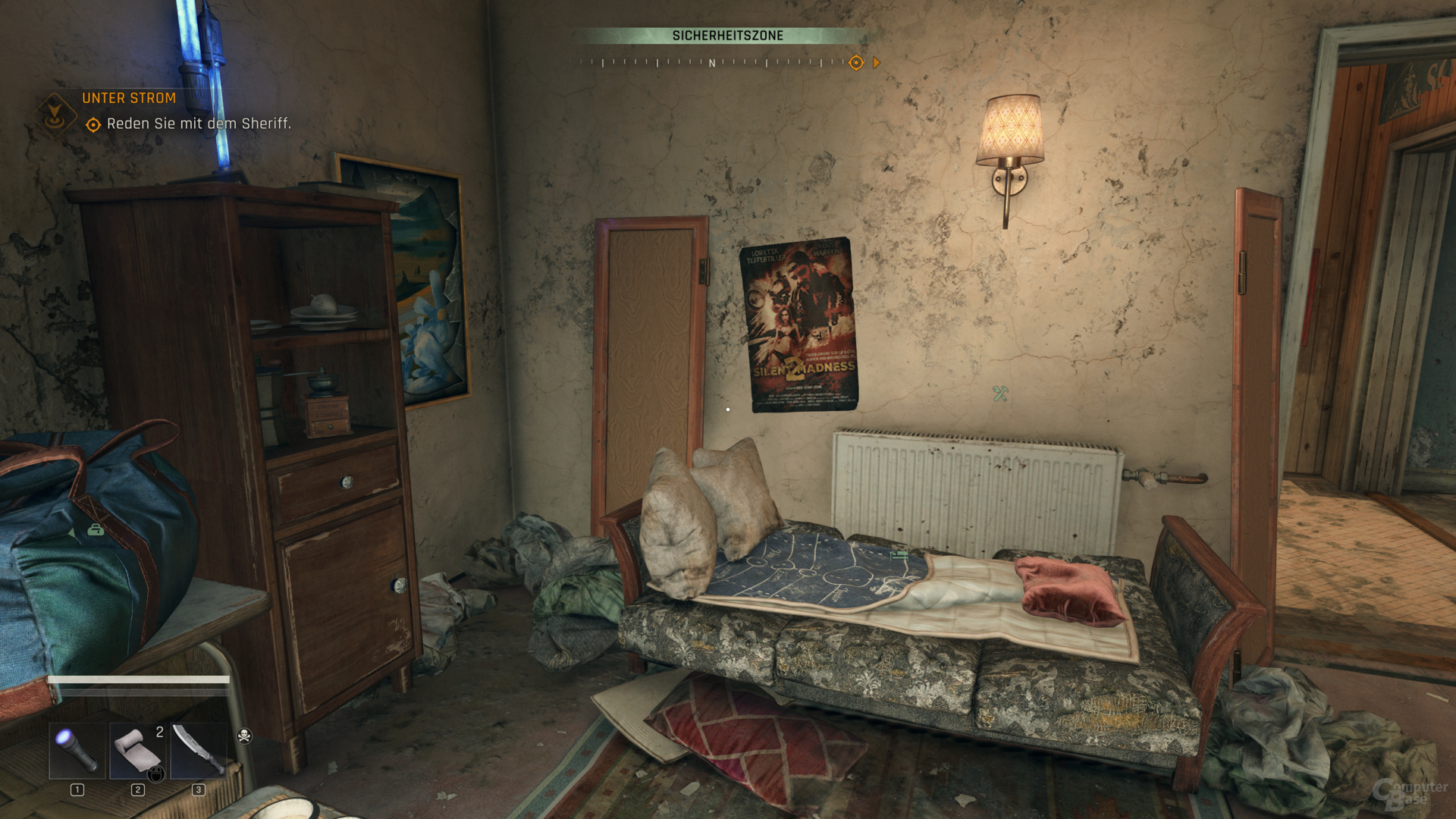This screenshot has width=1456, height=819.
Task: Open the Unter Strom quest tracker
Action: coord(129,99)
